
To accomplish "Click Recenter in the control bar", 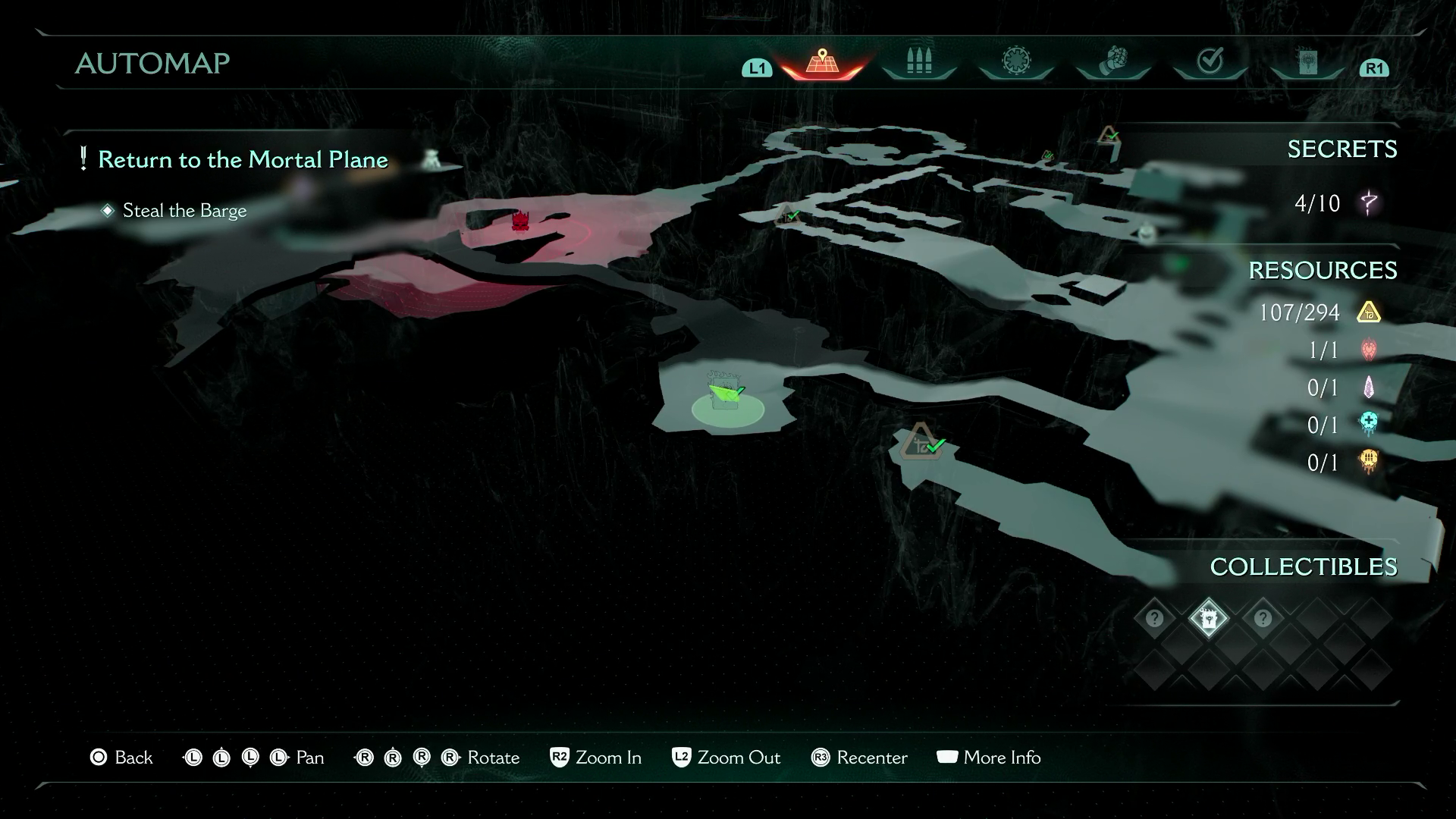I will [858, 758].
